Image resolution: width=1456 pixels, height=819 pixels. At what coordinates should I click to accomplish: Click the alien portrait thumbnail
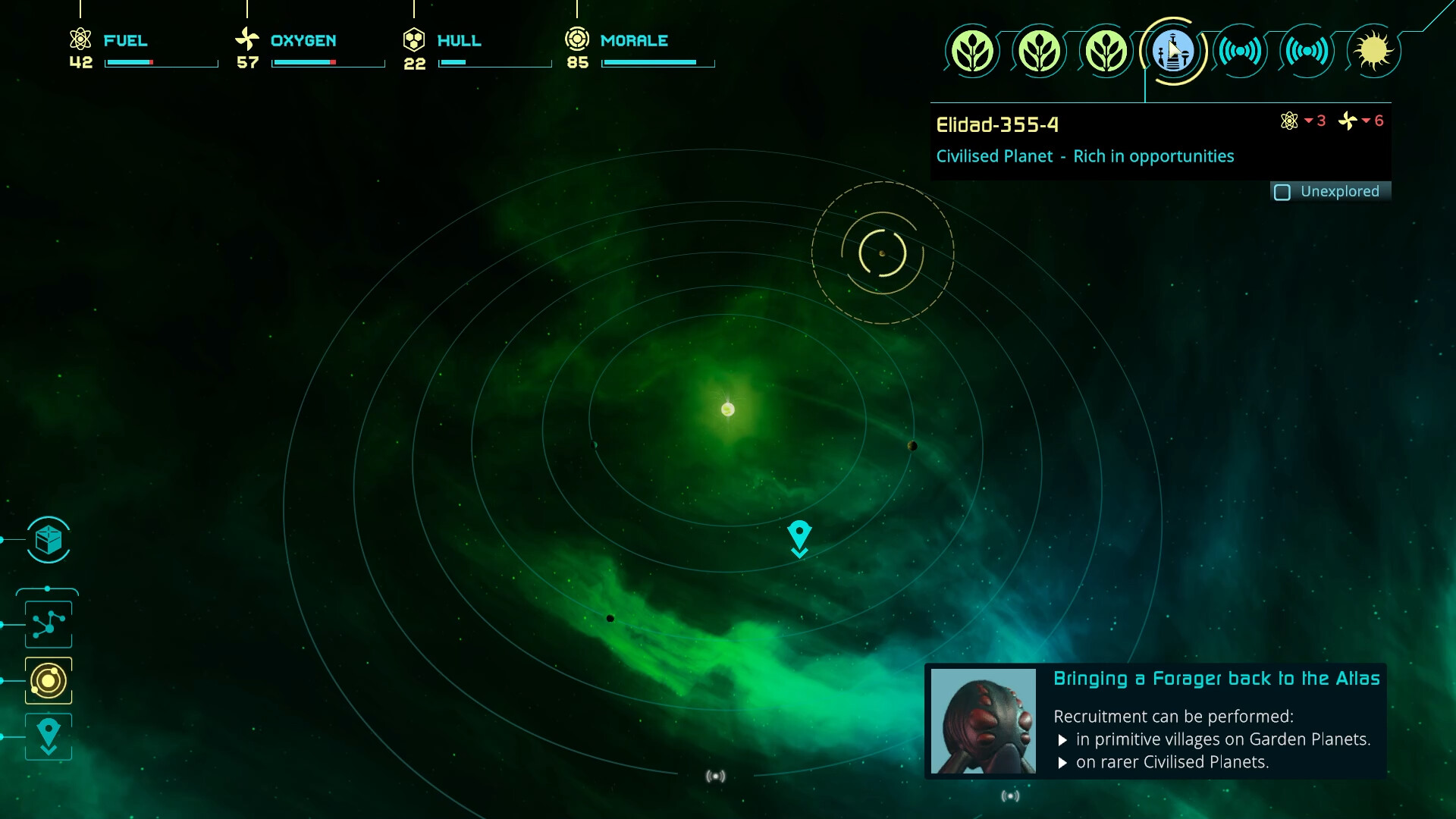(x=984, y=720)
